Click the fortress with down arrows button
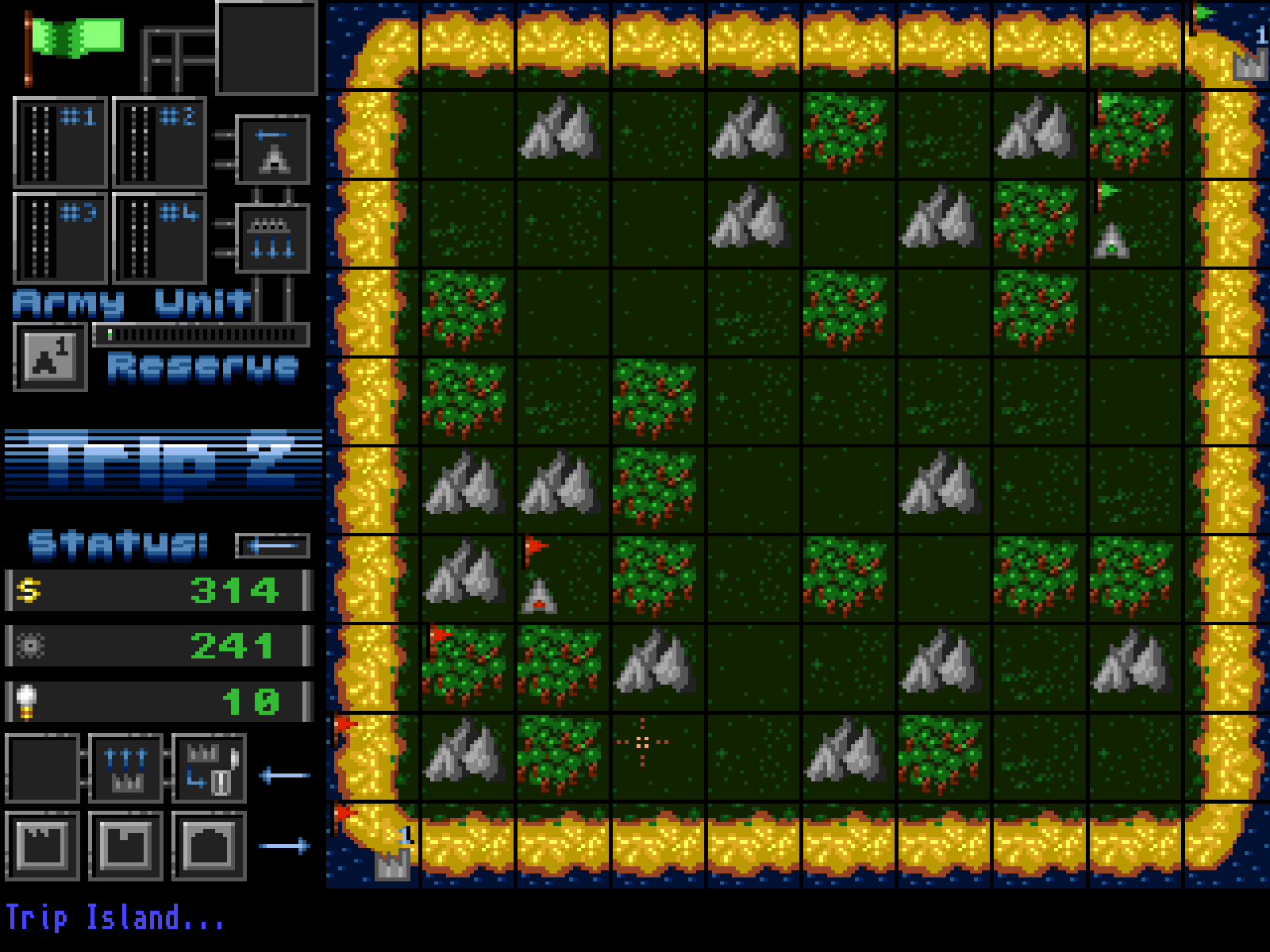 coord(272,239)
